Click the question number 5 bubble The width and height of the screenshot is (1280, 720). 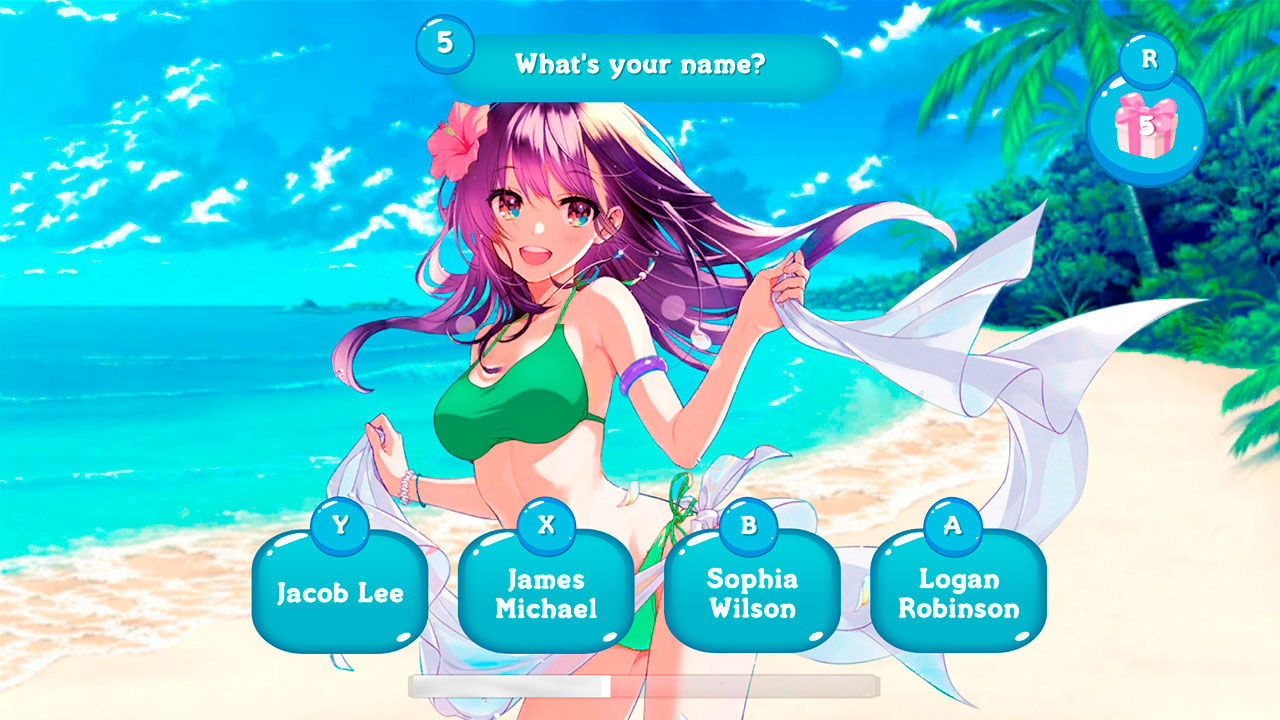click(447, 44)
